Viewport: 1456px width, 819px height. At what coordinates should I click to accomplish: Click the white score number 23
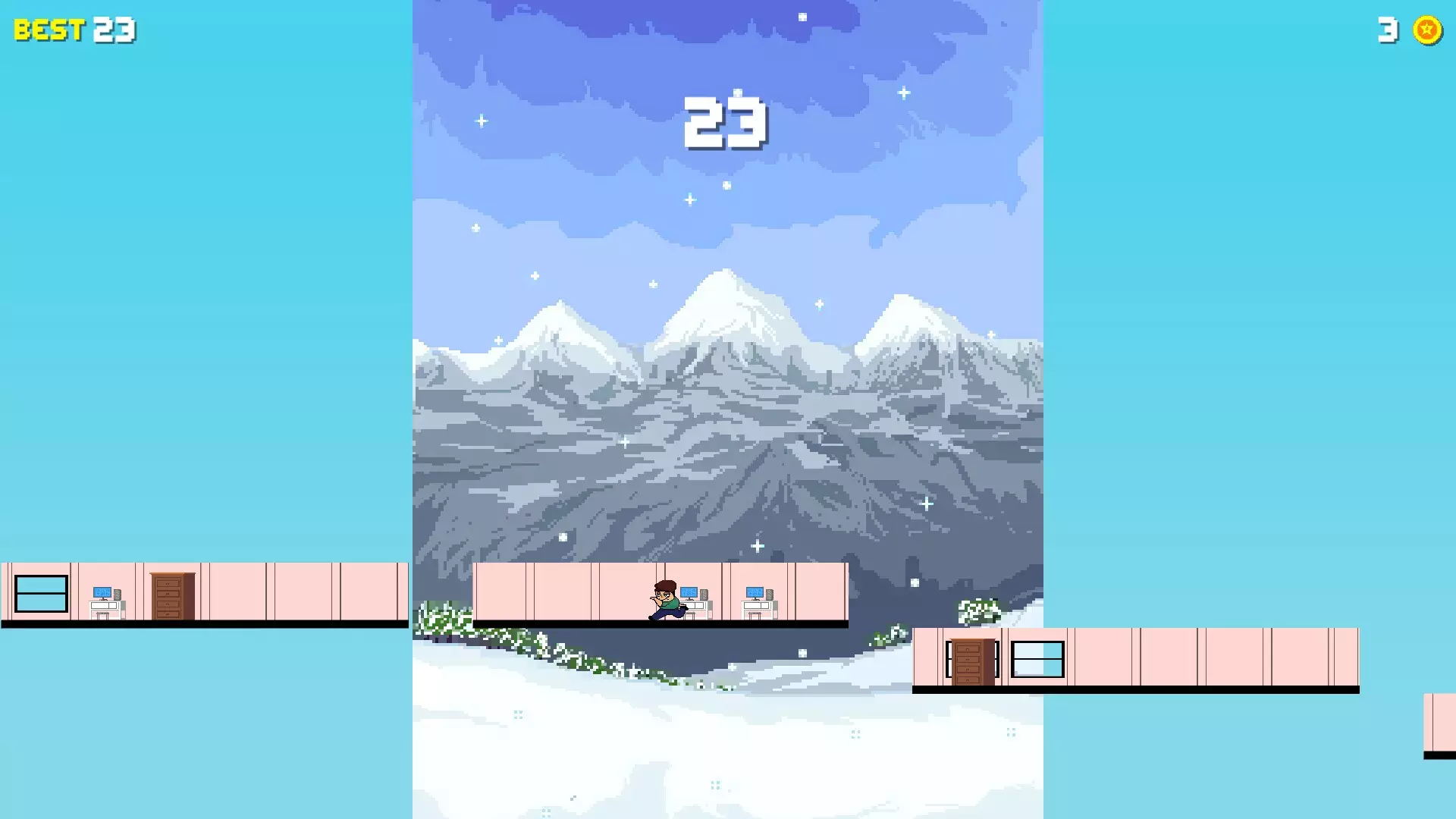click(726, 121)
